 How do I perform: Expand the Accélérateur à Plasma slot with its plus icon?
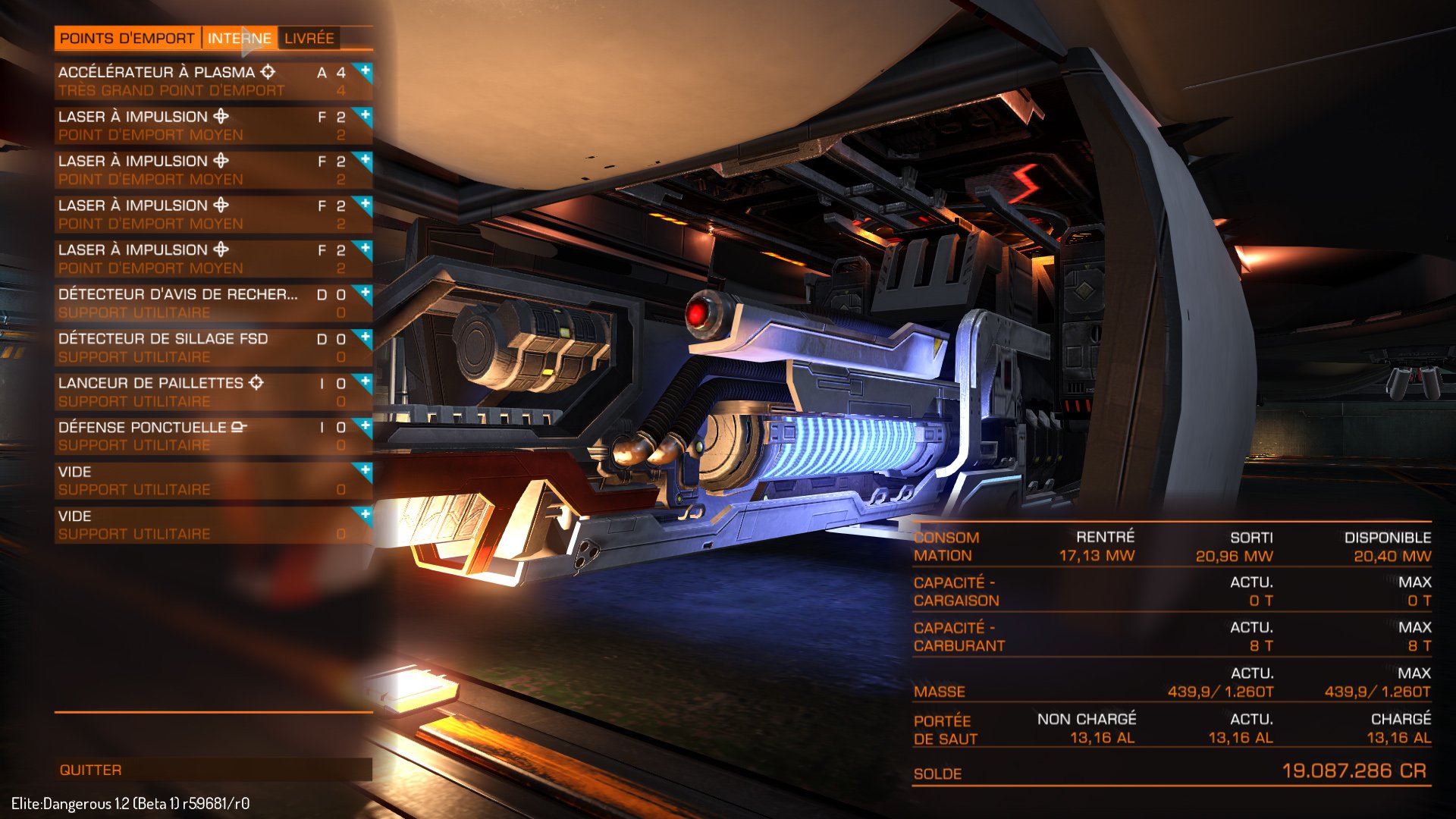click(x=364, y=71)
